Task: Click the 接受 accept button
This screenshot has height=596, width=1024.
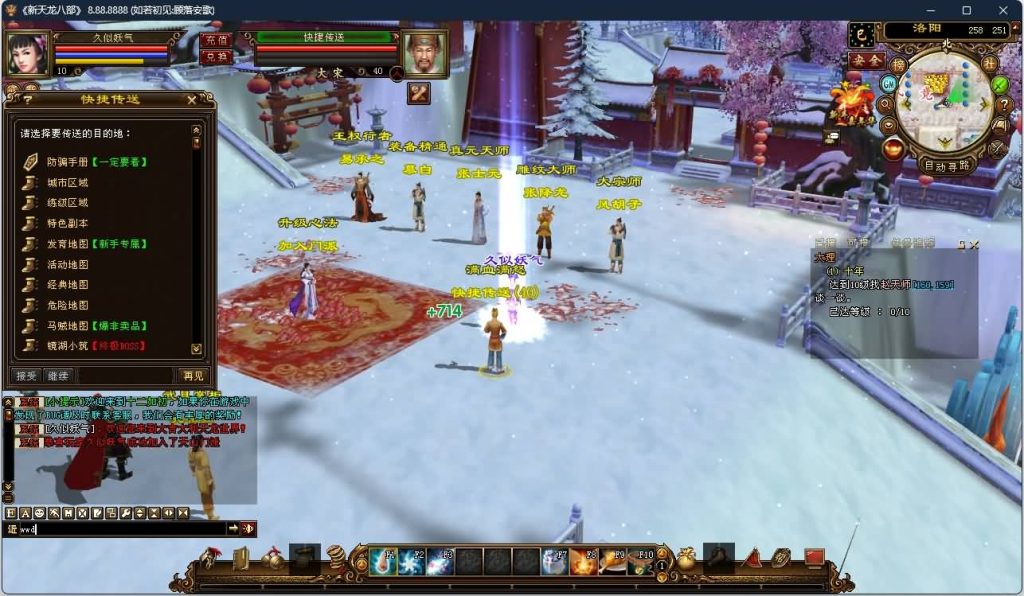Action: (26, 376)
